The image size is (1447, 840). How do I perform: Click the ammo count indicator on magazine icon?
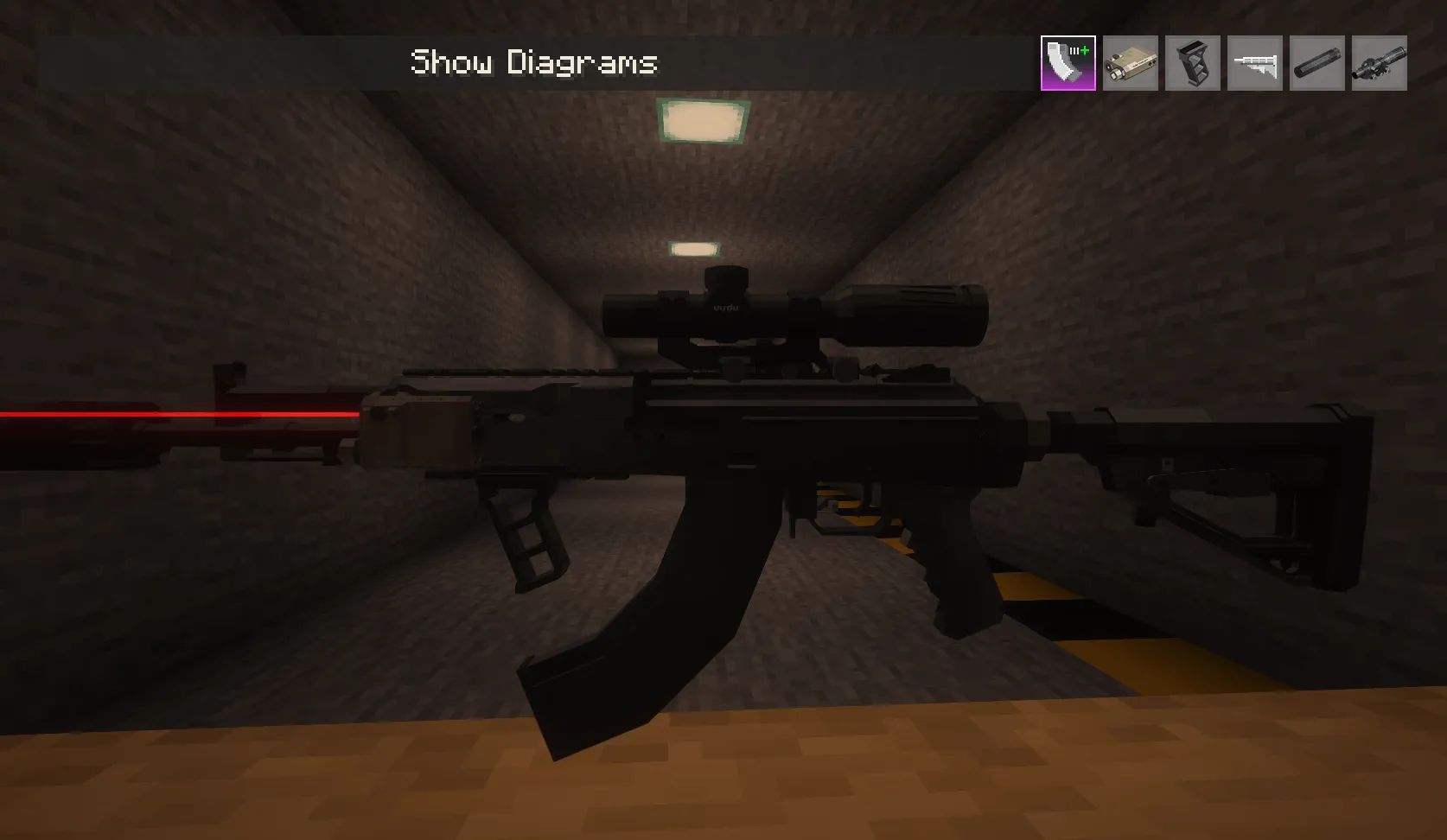click(1075, 52)
